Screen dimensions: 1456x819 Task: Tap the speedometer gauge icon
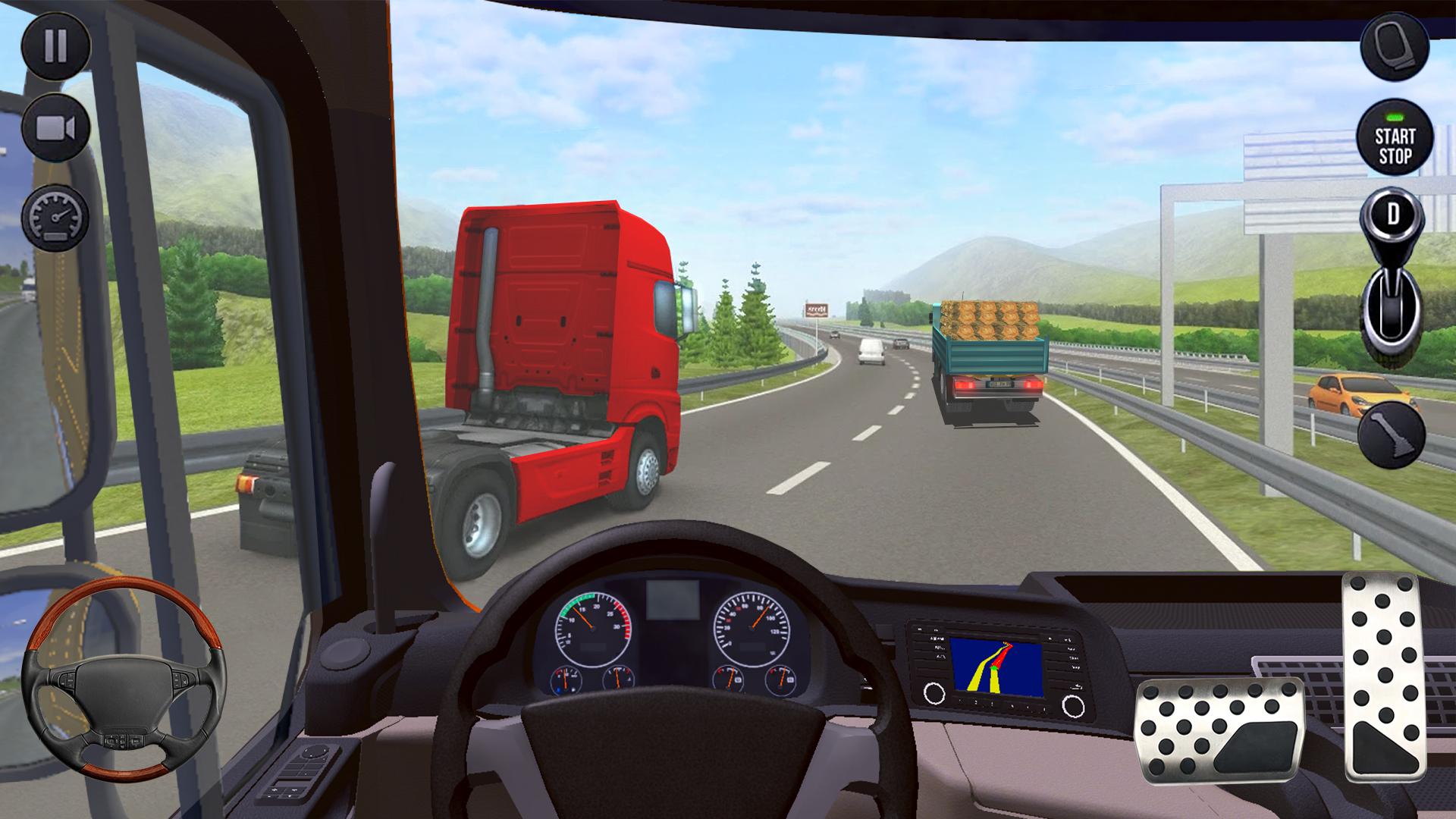[x=55, y=217]
